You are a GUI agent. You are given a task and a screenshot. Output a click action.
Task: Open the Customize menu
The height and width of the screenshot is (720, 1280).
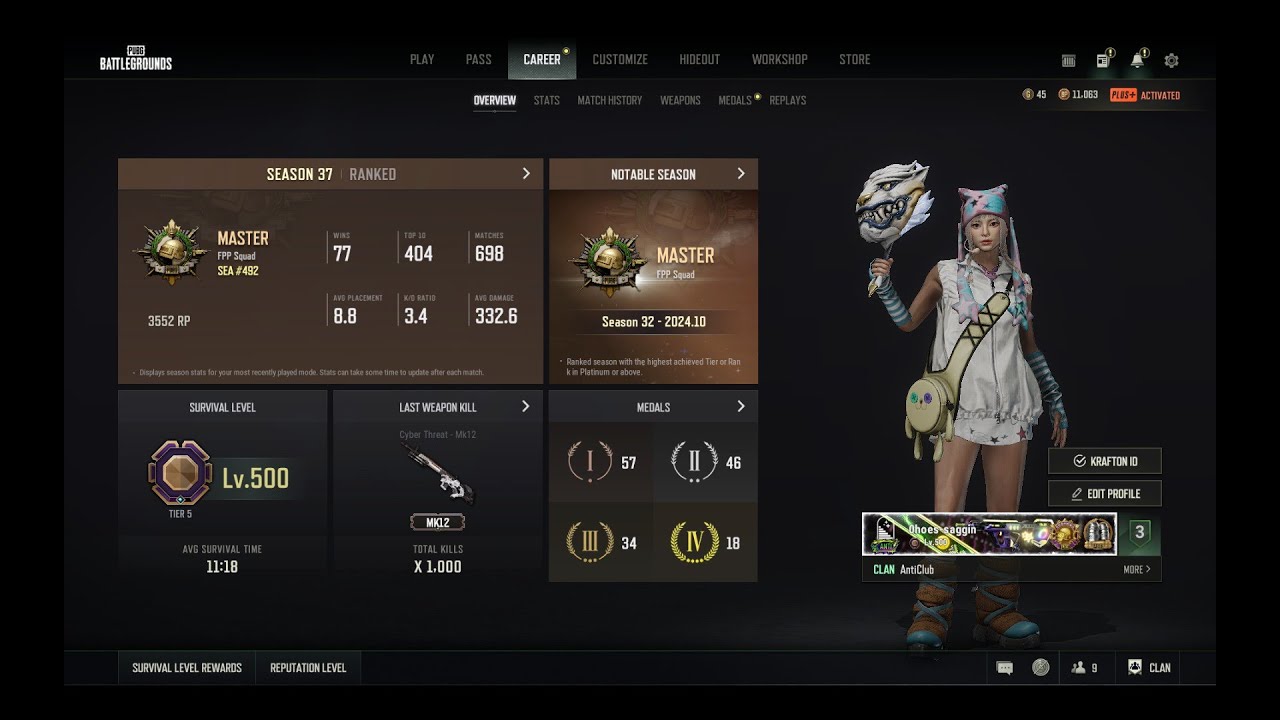click(620, 60)
